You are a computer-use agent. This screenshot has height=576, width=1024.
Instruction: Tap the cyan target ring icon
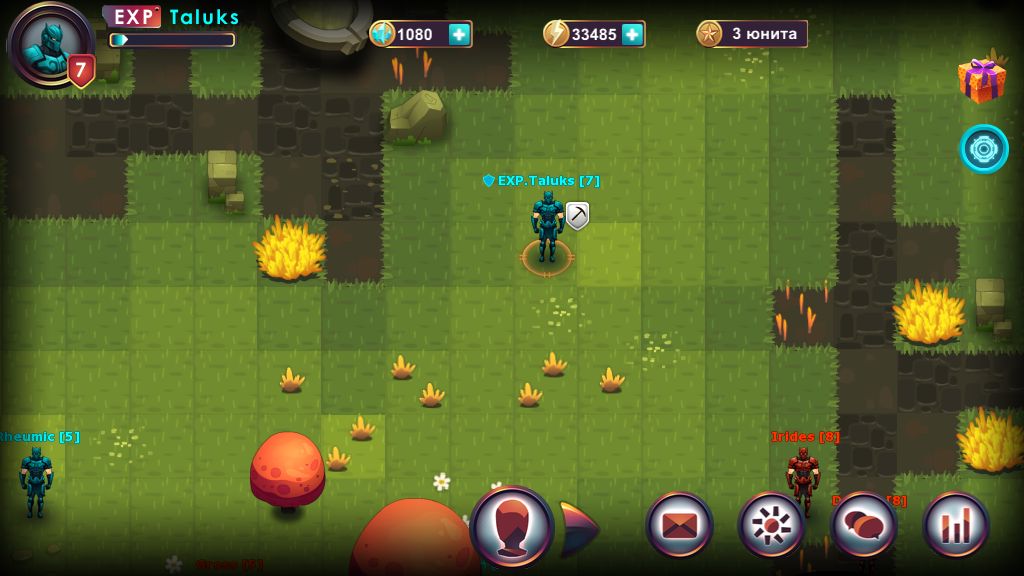pos(984,148)
